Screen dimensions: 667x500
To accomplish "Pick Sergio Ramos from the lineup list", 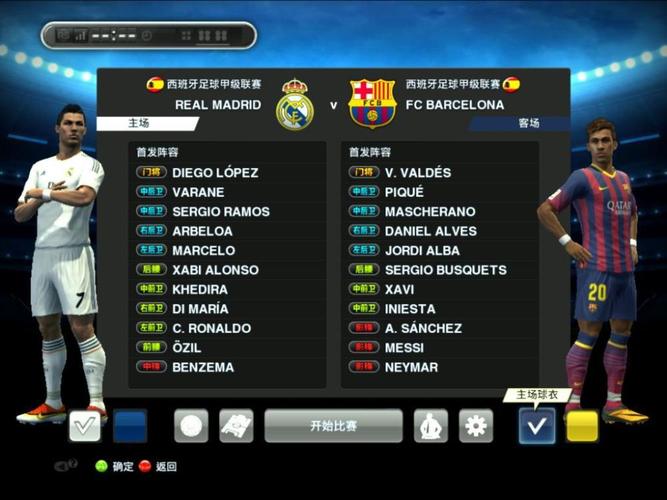I will click(x=220, y=211).
